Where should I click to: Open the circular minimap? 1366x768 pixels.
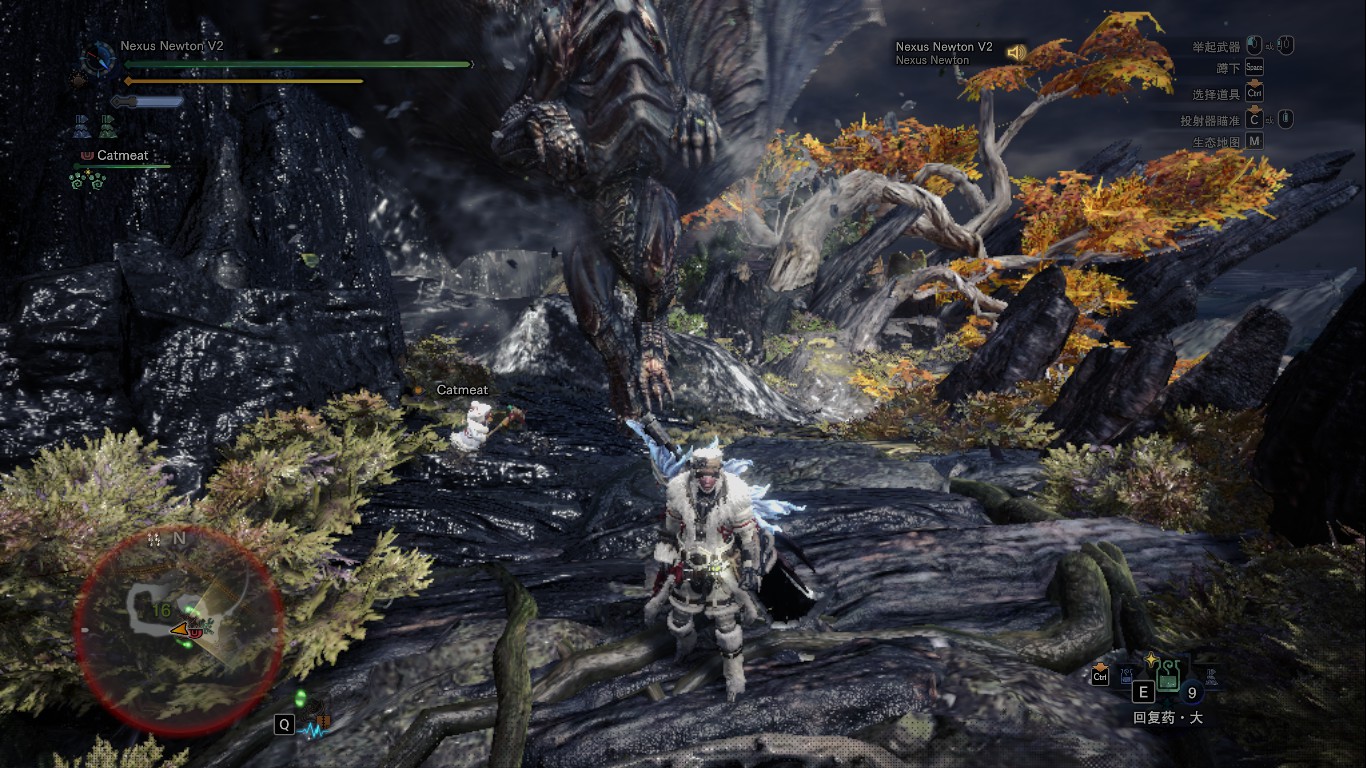pyautogui.click(x=179, y=628)
